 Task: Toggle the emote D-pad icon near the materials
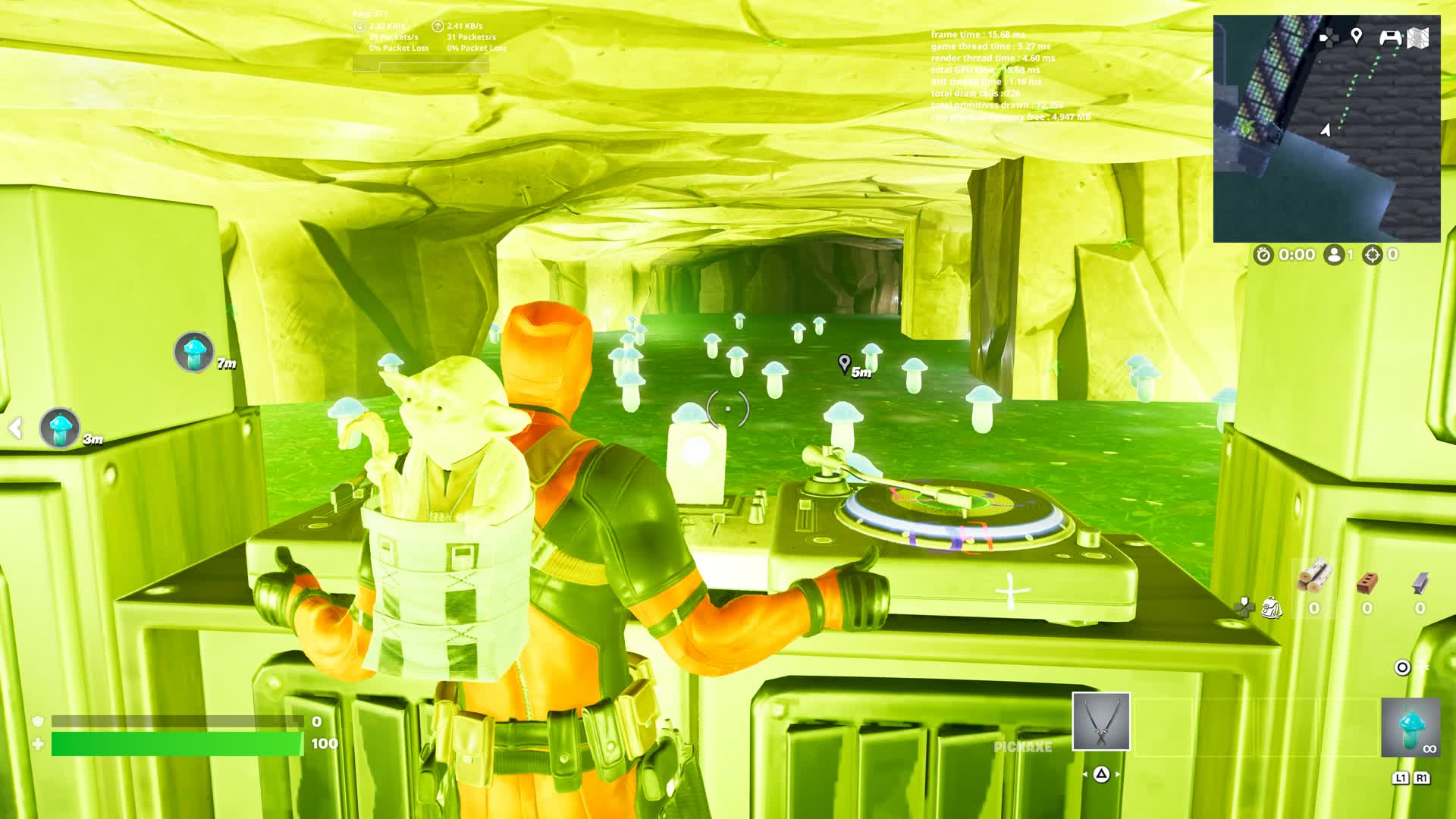click(x=1245, y=607)
